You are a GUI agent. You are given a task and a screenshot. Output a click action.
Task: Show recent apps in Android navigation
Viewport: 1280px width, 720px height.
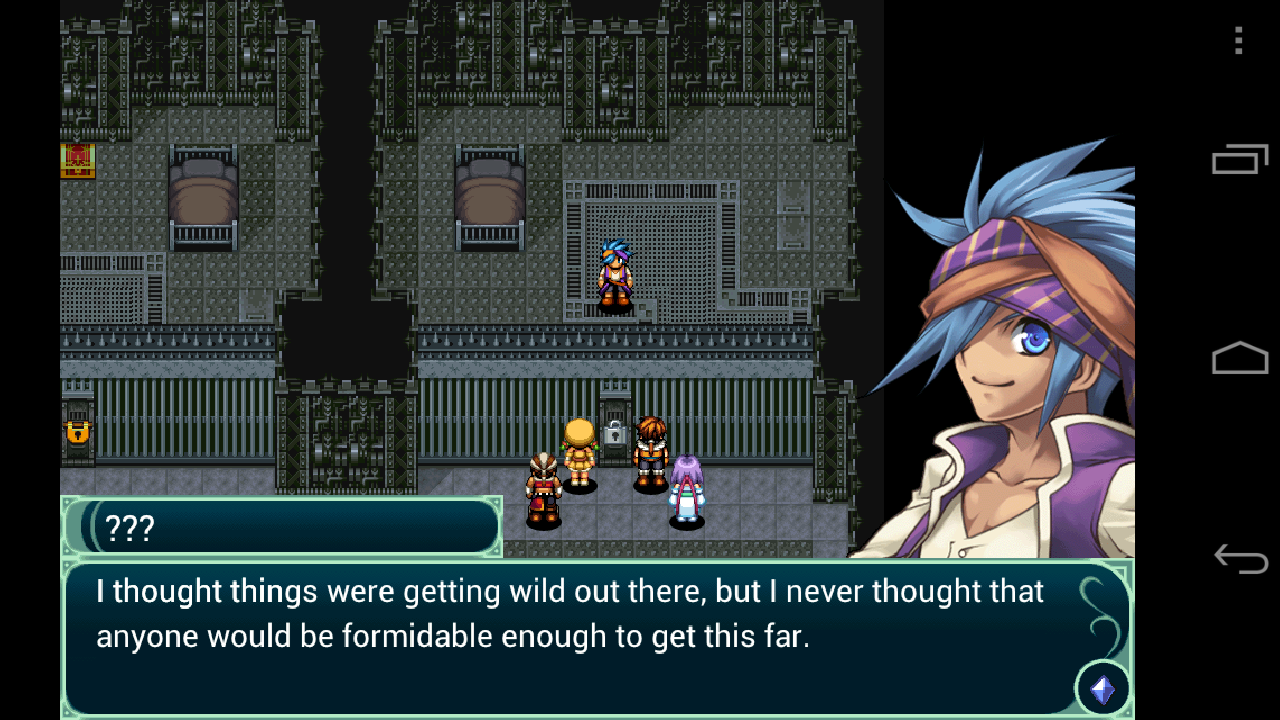tap(1240, 159)
